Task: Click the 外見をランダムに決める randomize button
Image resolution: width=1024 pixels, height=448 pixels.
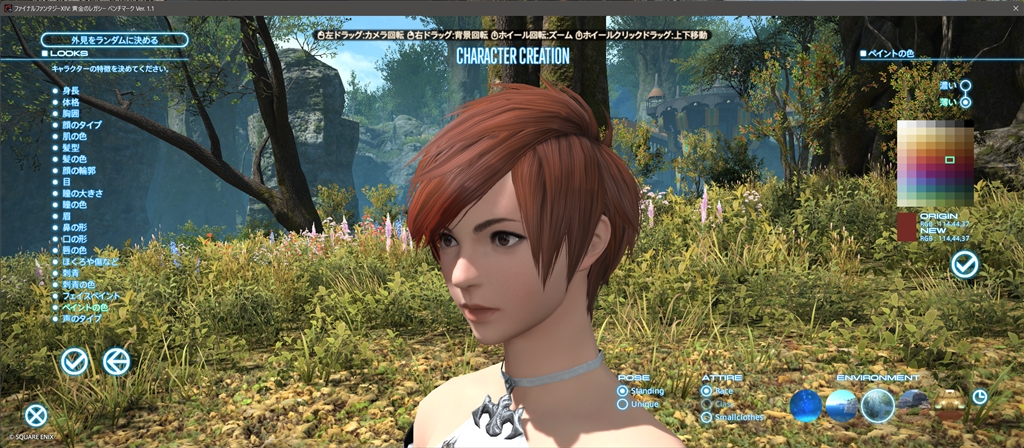Action: (x=113, y=40)
